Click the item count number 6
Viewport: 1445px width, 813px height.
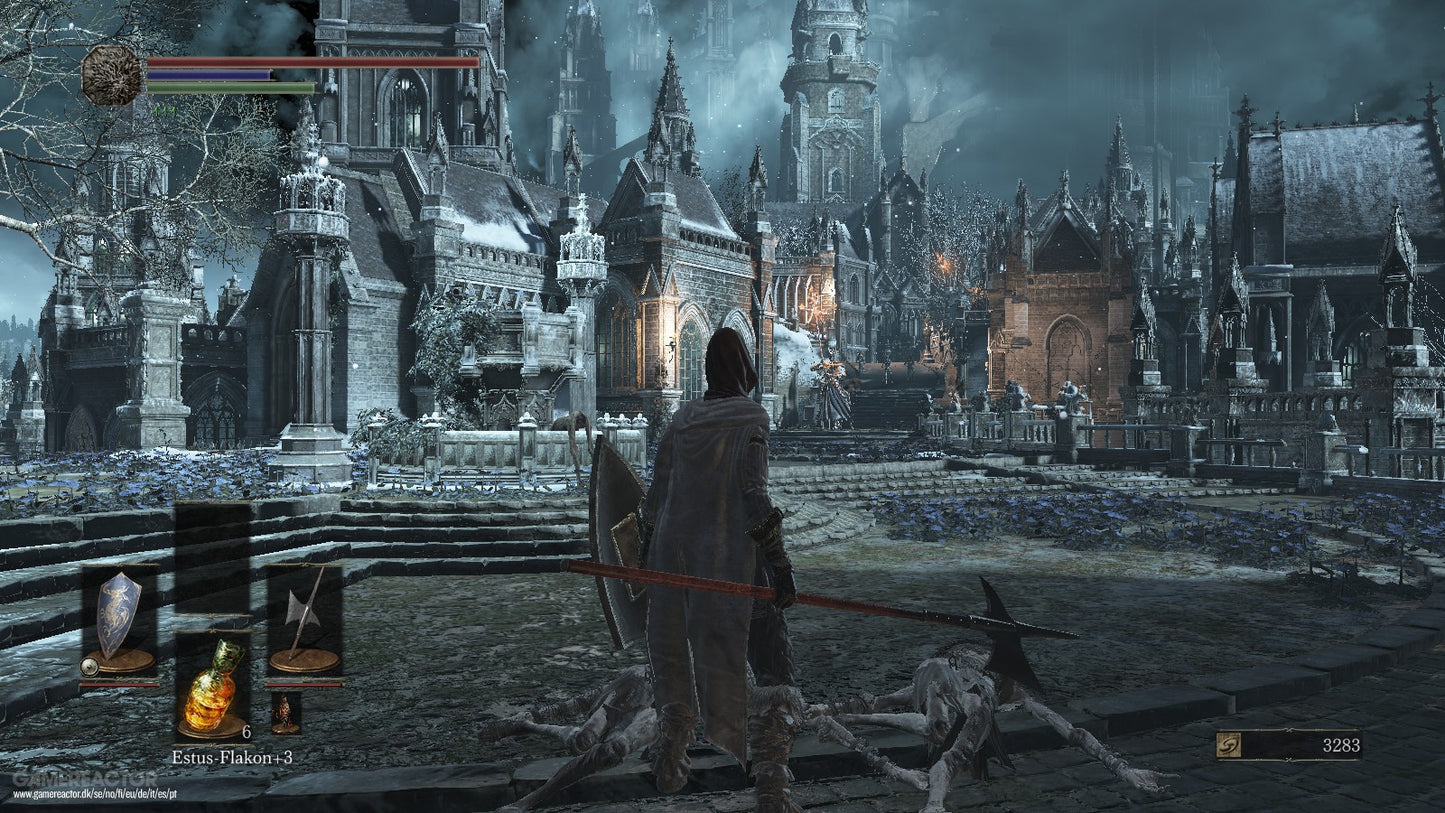[246, 731]
